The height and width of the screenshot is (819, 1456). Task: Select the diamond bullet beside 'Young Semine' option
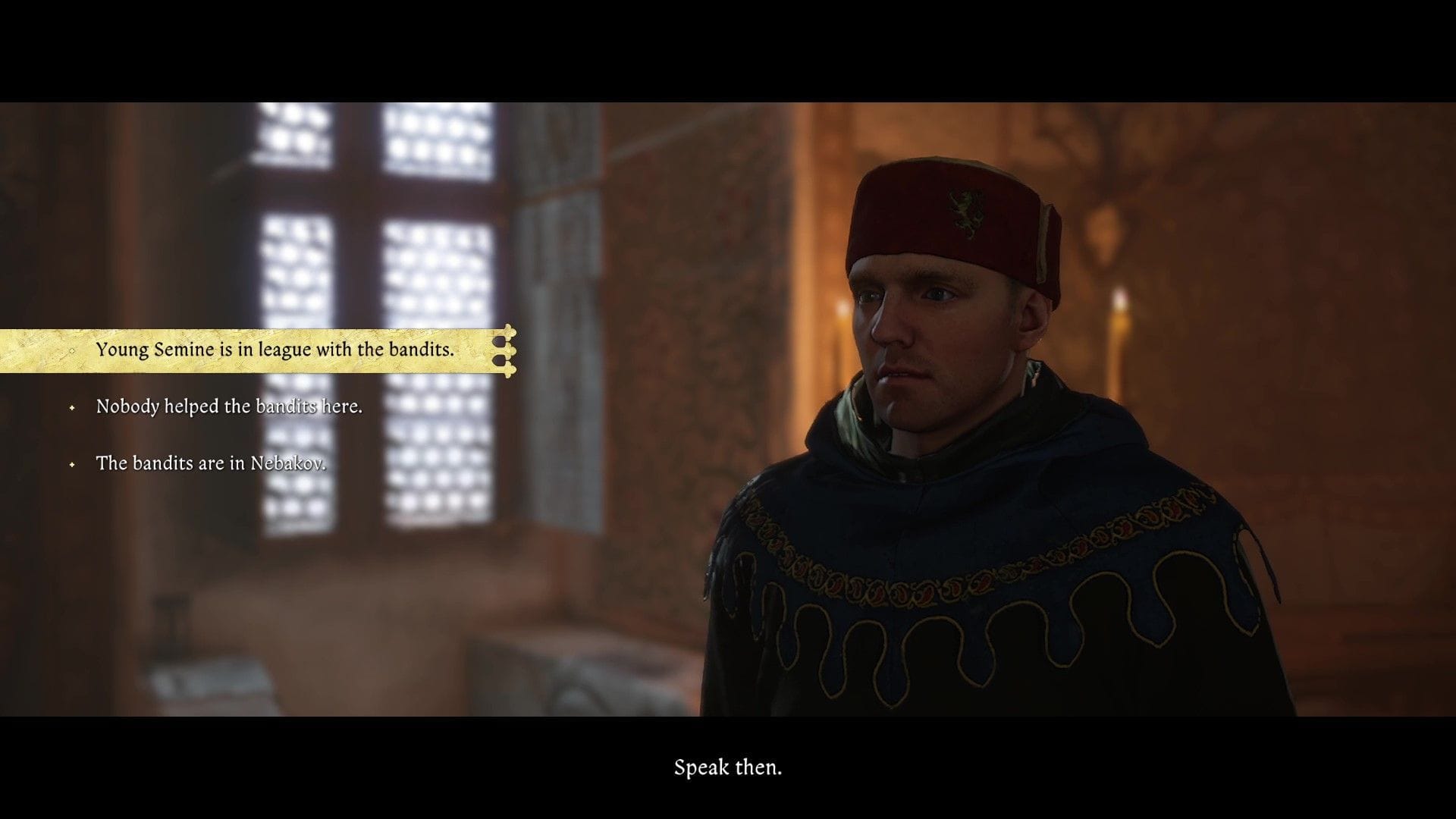click(71, 350)
